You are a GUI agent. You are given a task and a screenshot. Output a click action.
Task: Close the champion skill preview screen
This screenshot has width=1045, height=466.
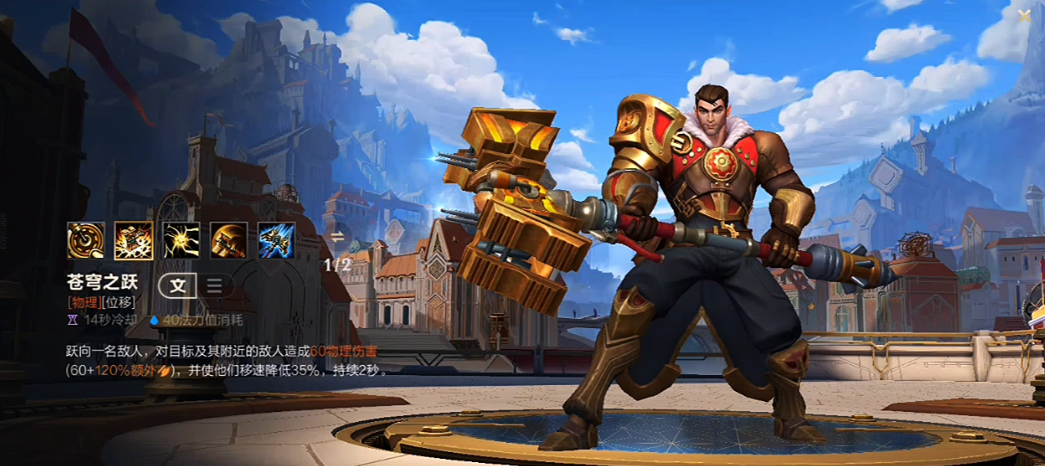[1024, 15]
